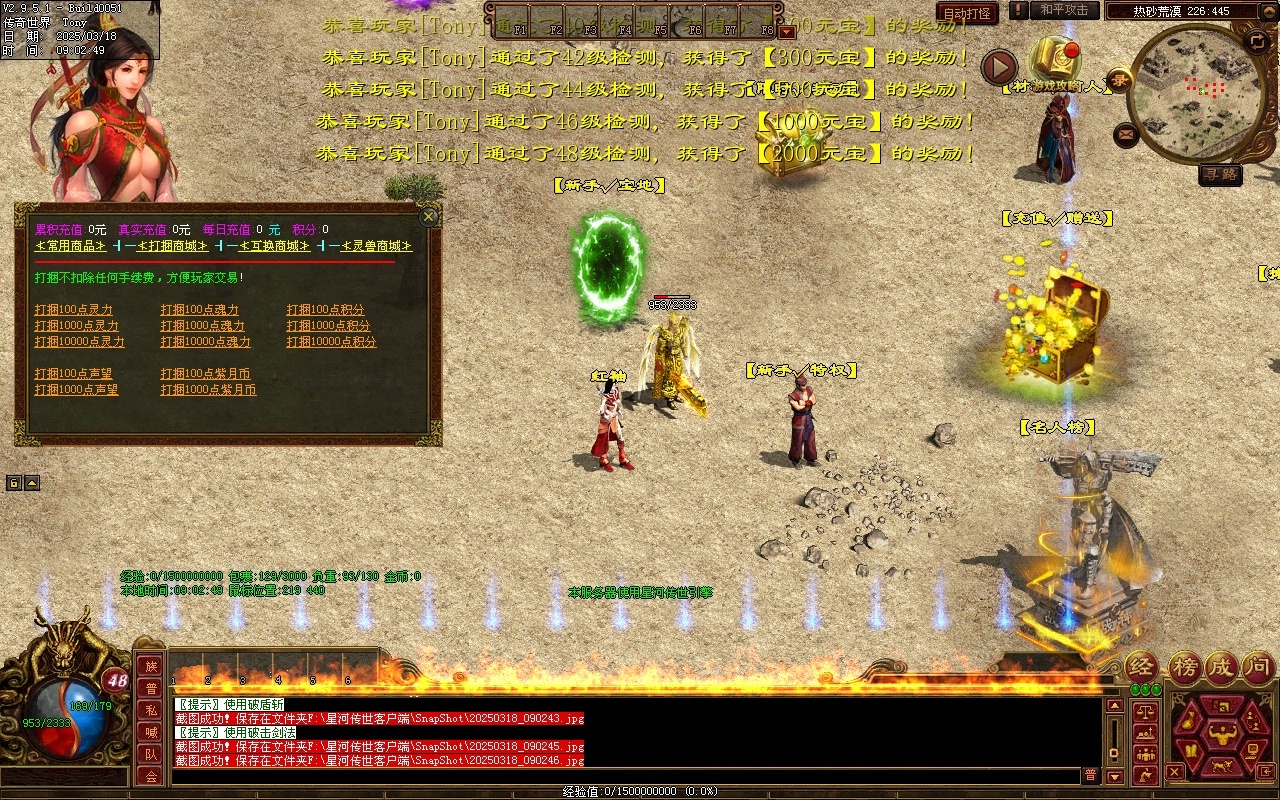This screenshot has height=800, width=1280.
Task: Open the mail envelope icon
Action: pos(1126,133)
